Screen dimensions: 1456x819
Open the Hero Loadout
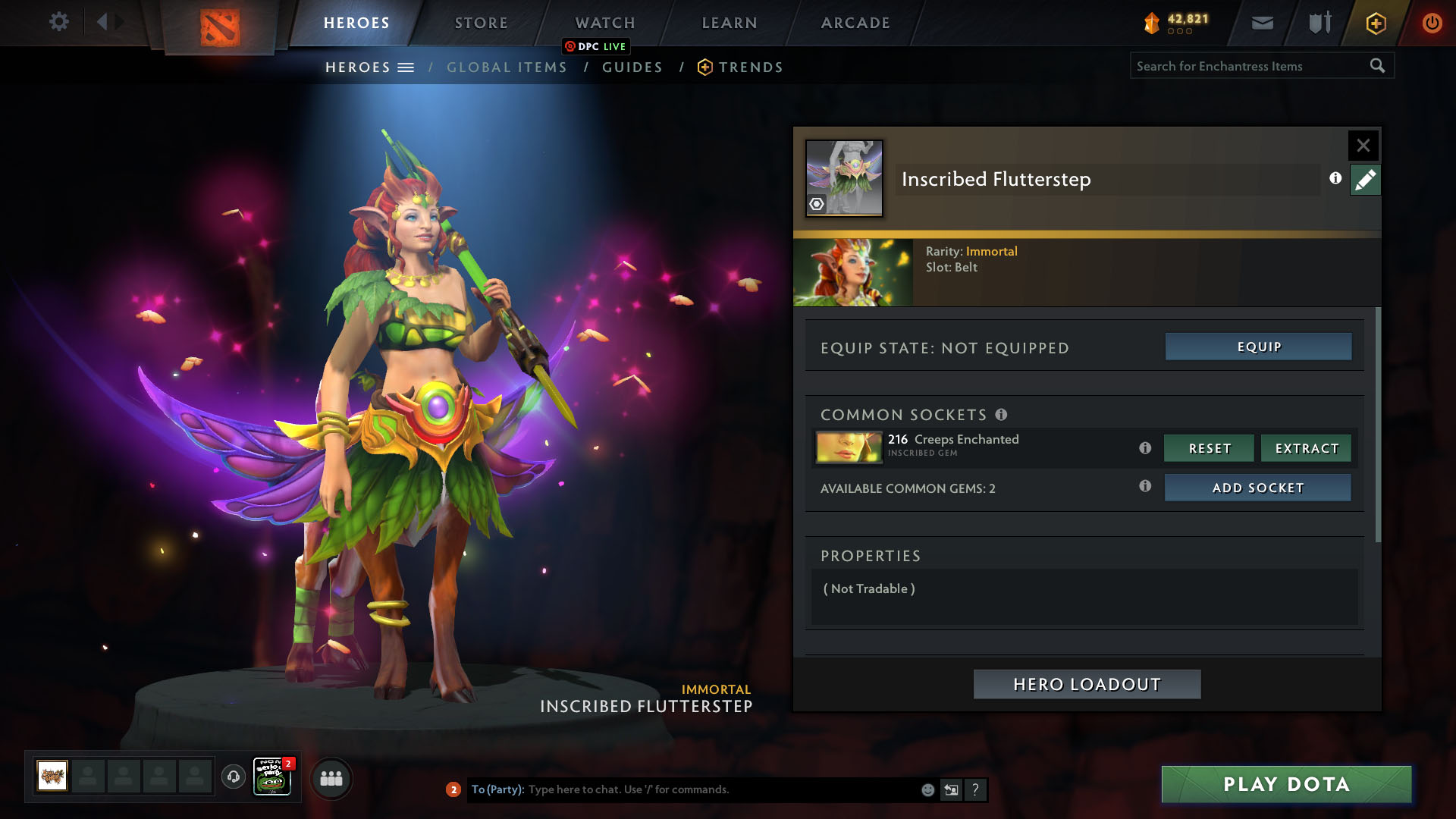[1087, 684]
